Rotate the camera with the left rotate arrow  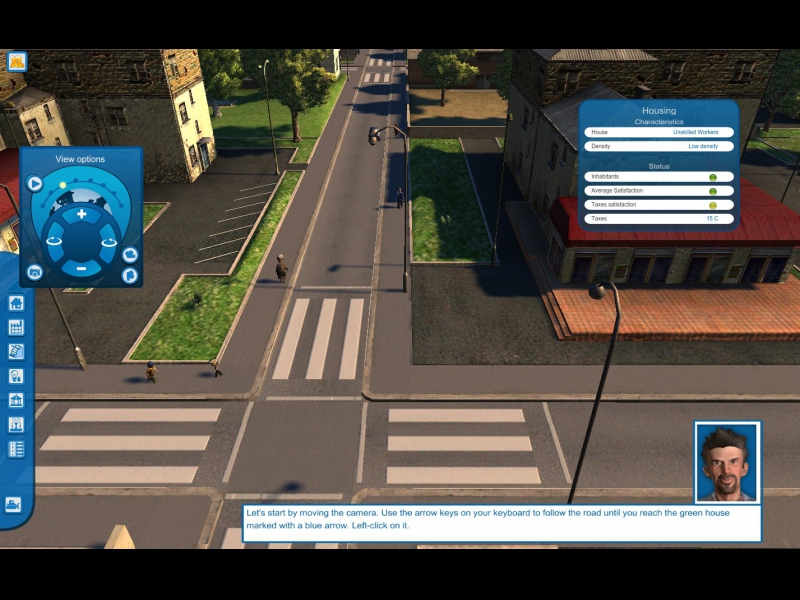(x=53, y=240)
